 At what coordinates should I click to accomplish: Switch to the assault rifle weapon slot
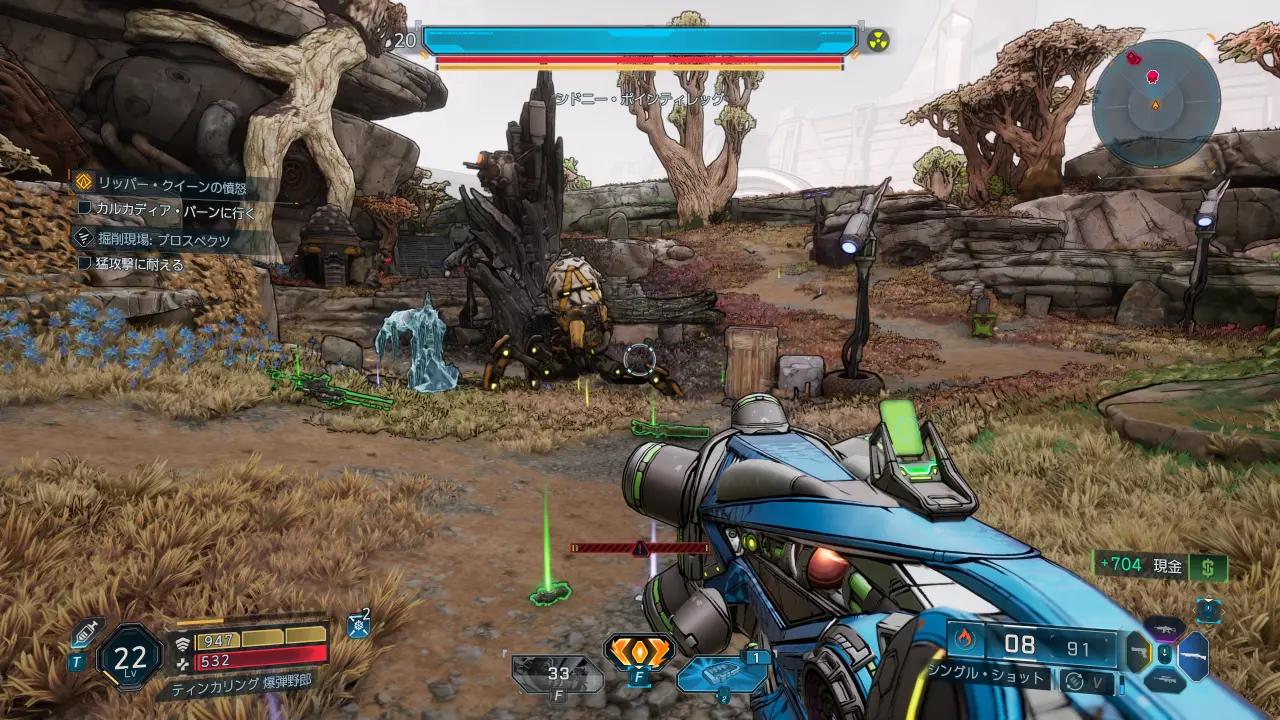tap(1164, 628)
